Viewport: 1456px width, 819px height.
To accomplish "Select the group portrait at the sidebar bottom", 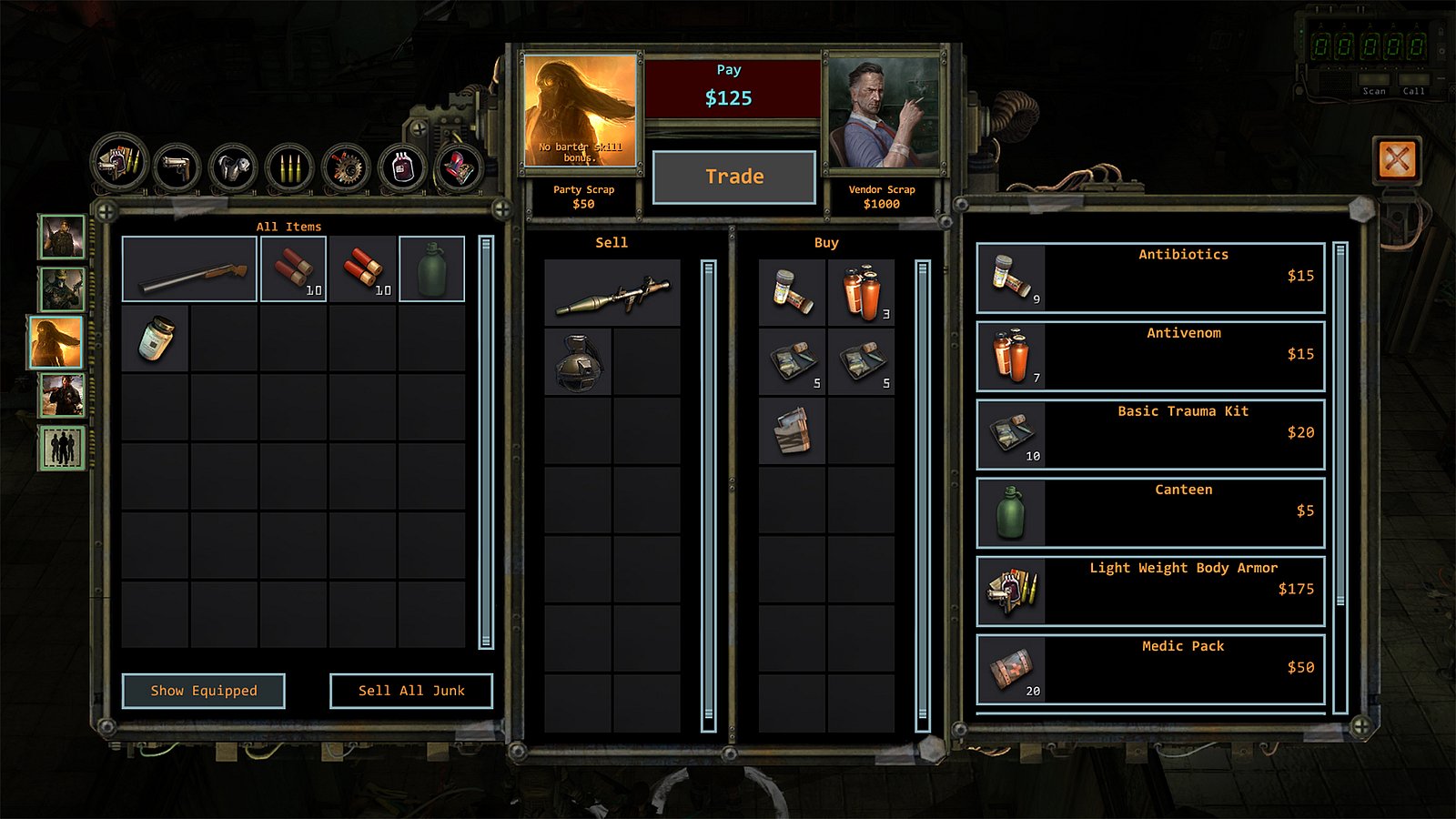I will tap(60, 446).
